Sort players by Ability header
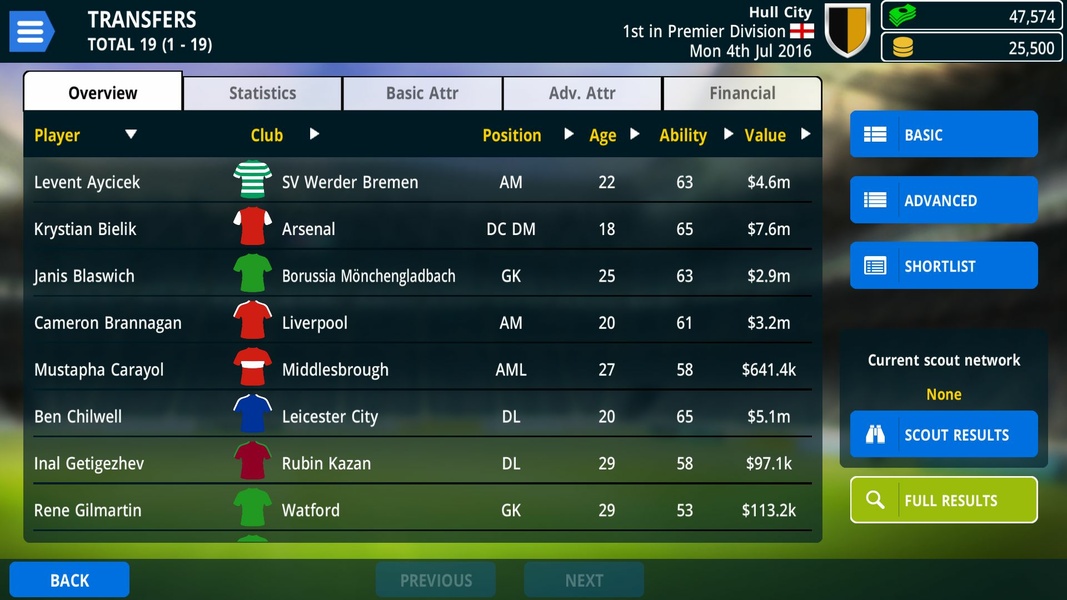The image size is (1067, 600). (683, 135)
